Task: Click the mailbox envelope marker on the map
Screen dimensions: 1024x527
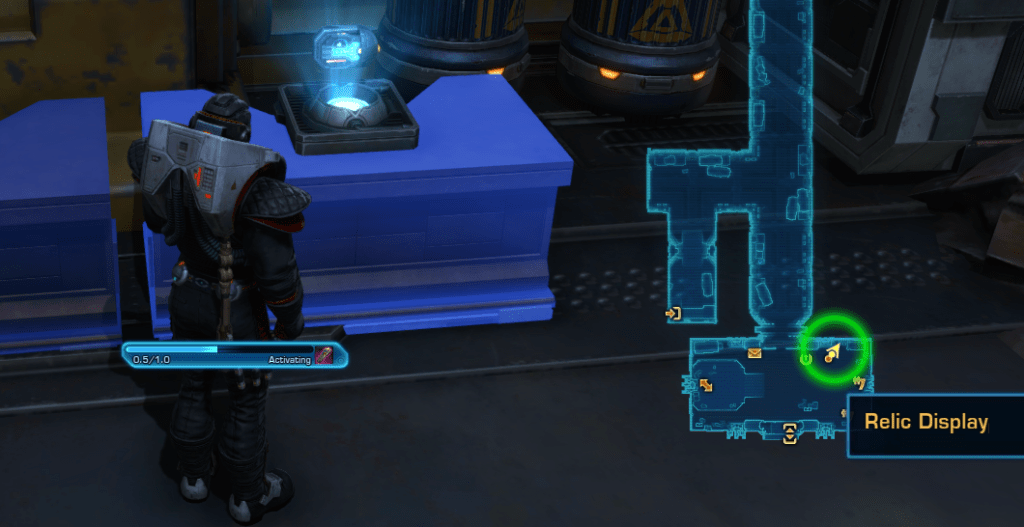Action: (754, 353)
